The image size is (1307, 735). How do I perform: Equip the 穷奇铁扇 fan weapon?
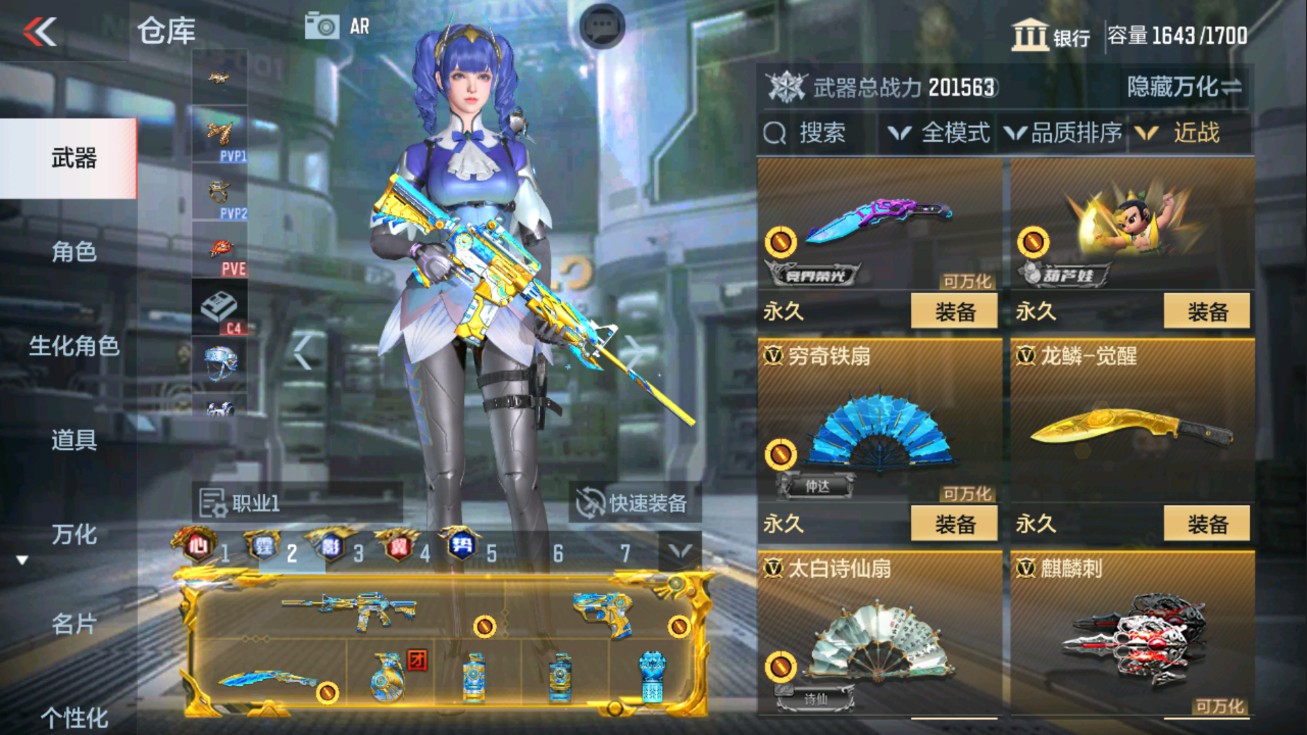tap(955, 523)
